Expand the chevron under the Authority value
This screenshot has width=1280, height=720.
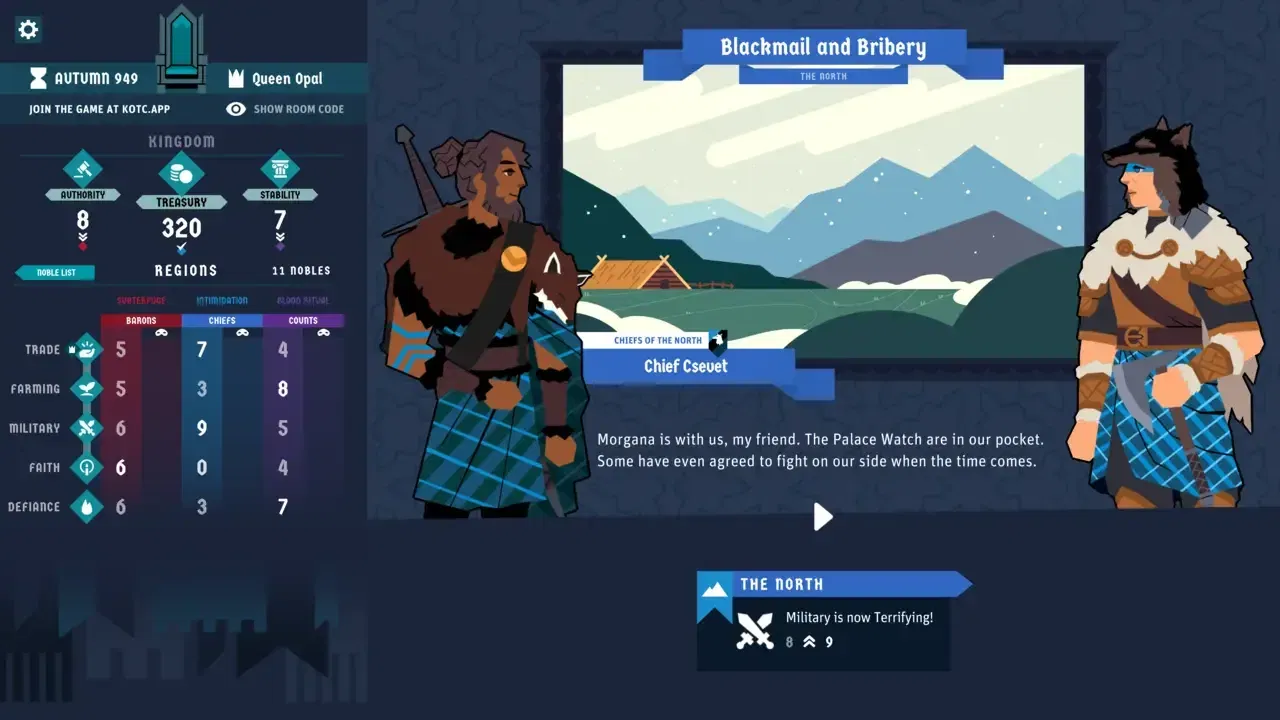click(83, 238)
